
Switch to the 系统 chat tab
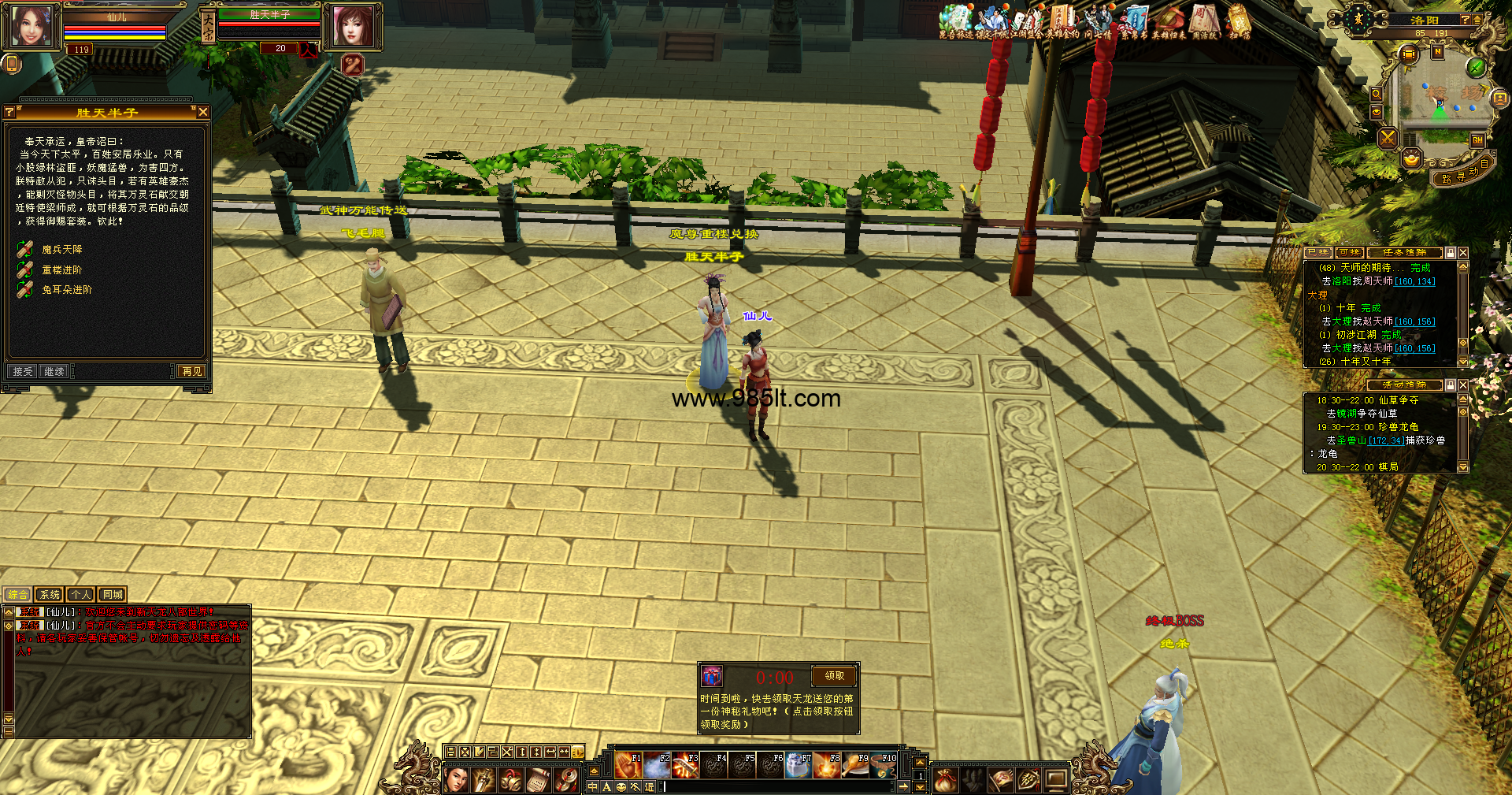50,595
